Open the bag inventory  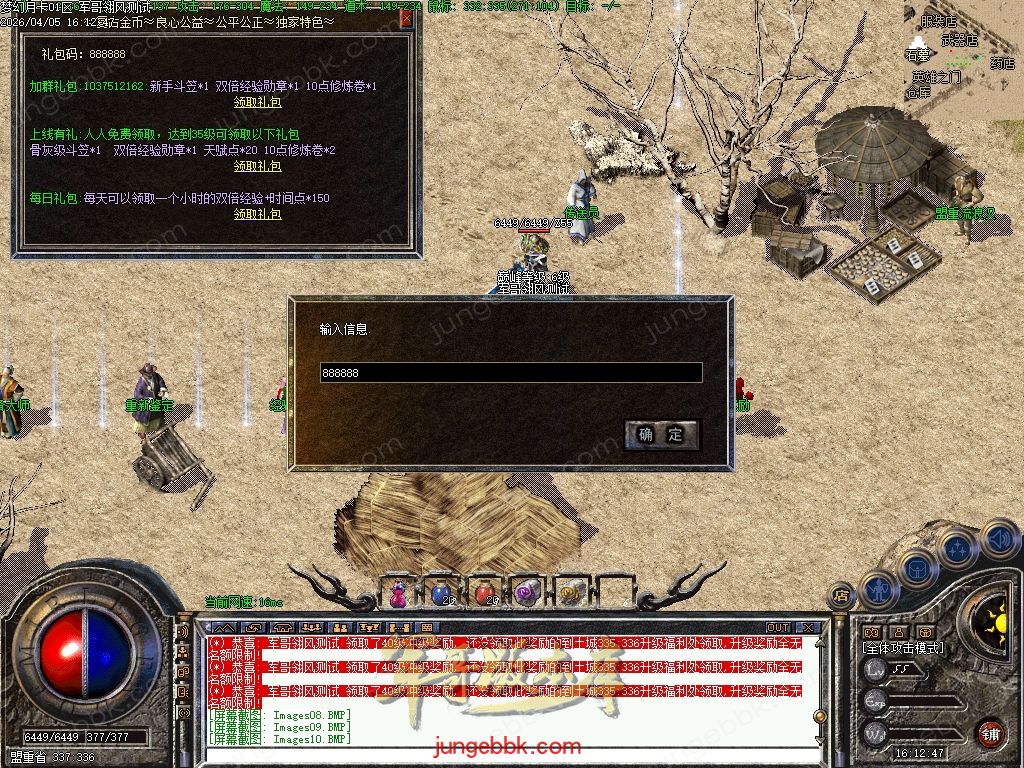916,567
